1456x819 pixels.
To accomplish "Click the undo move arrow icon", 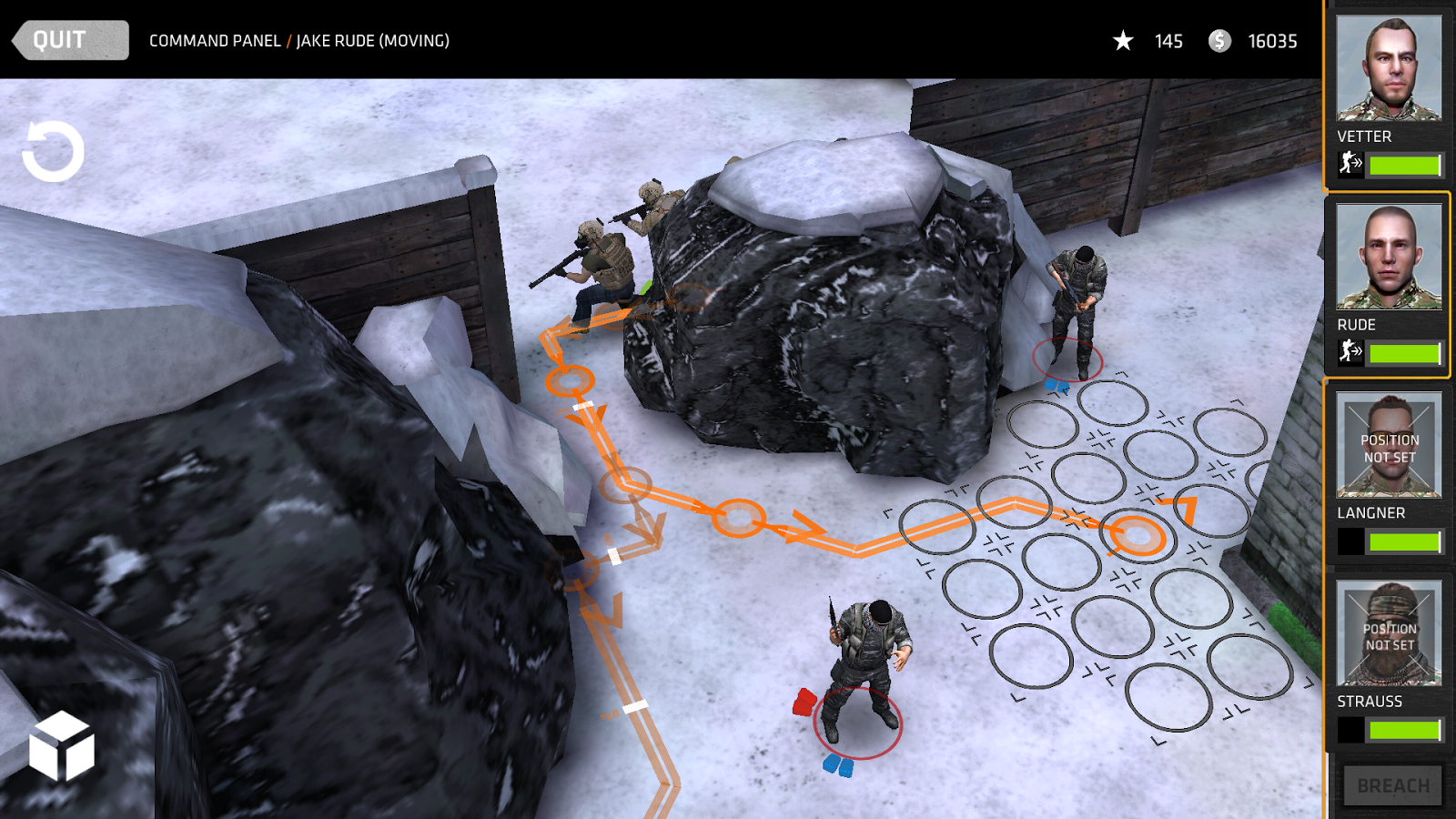I will (x=52, y=152).
